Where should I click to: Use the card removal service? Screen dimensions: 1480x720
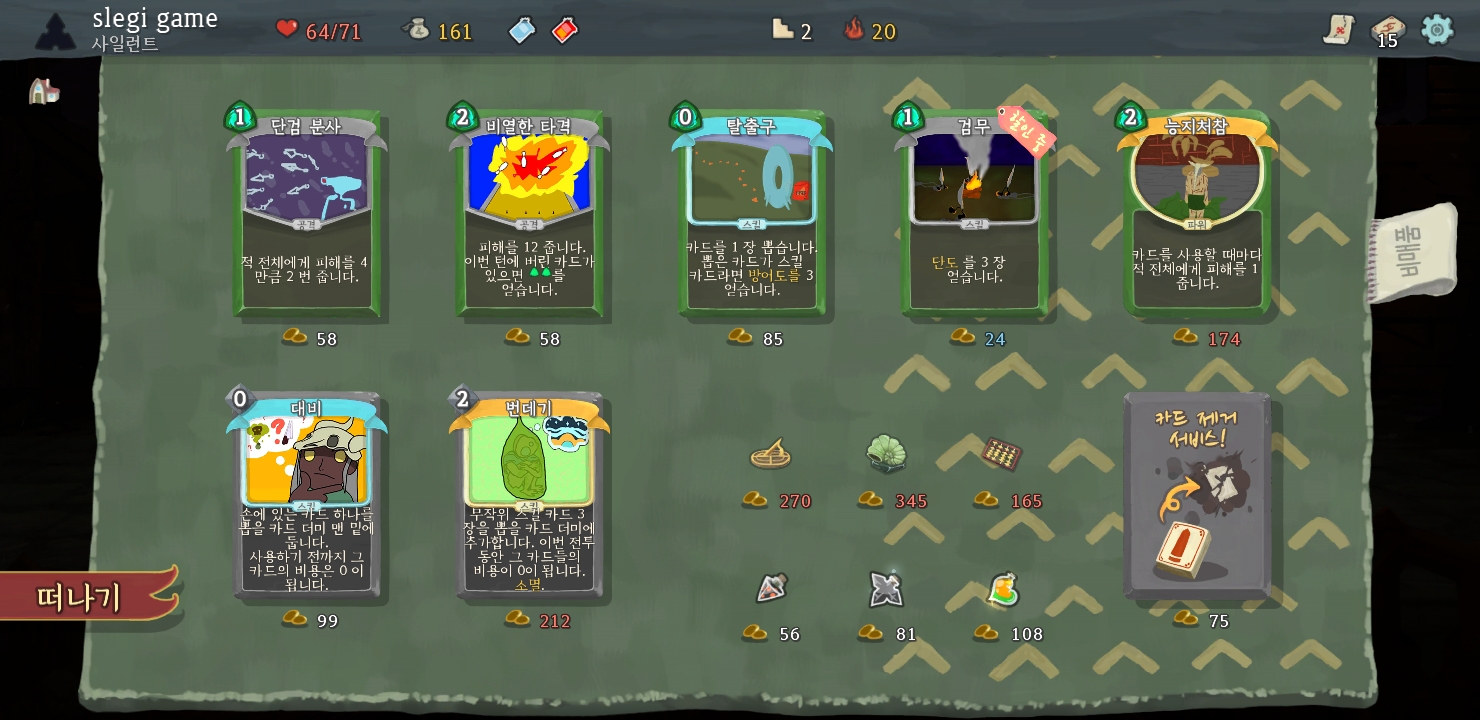1197,497
